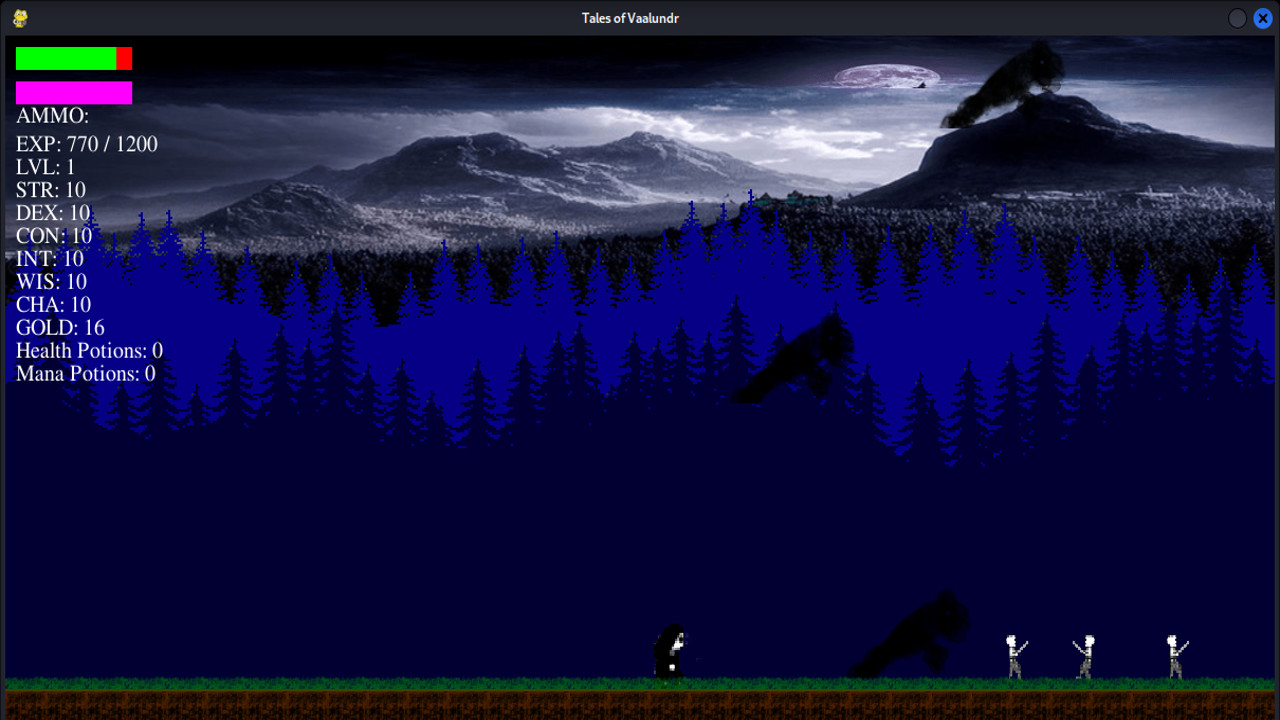
Task: Click the EXP 770 / 1200 readout
Action: 85,144
